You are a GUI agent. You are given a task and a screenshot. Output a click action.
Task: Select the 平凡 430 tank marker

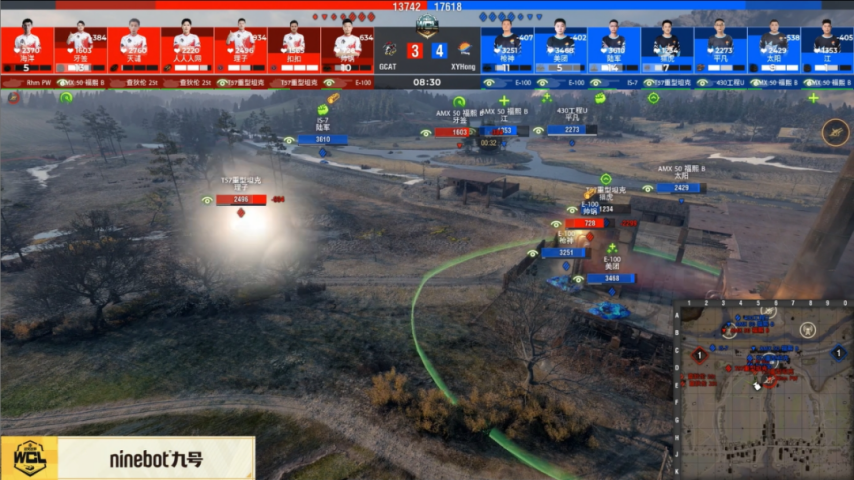[572, 129]
